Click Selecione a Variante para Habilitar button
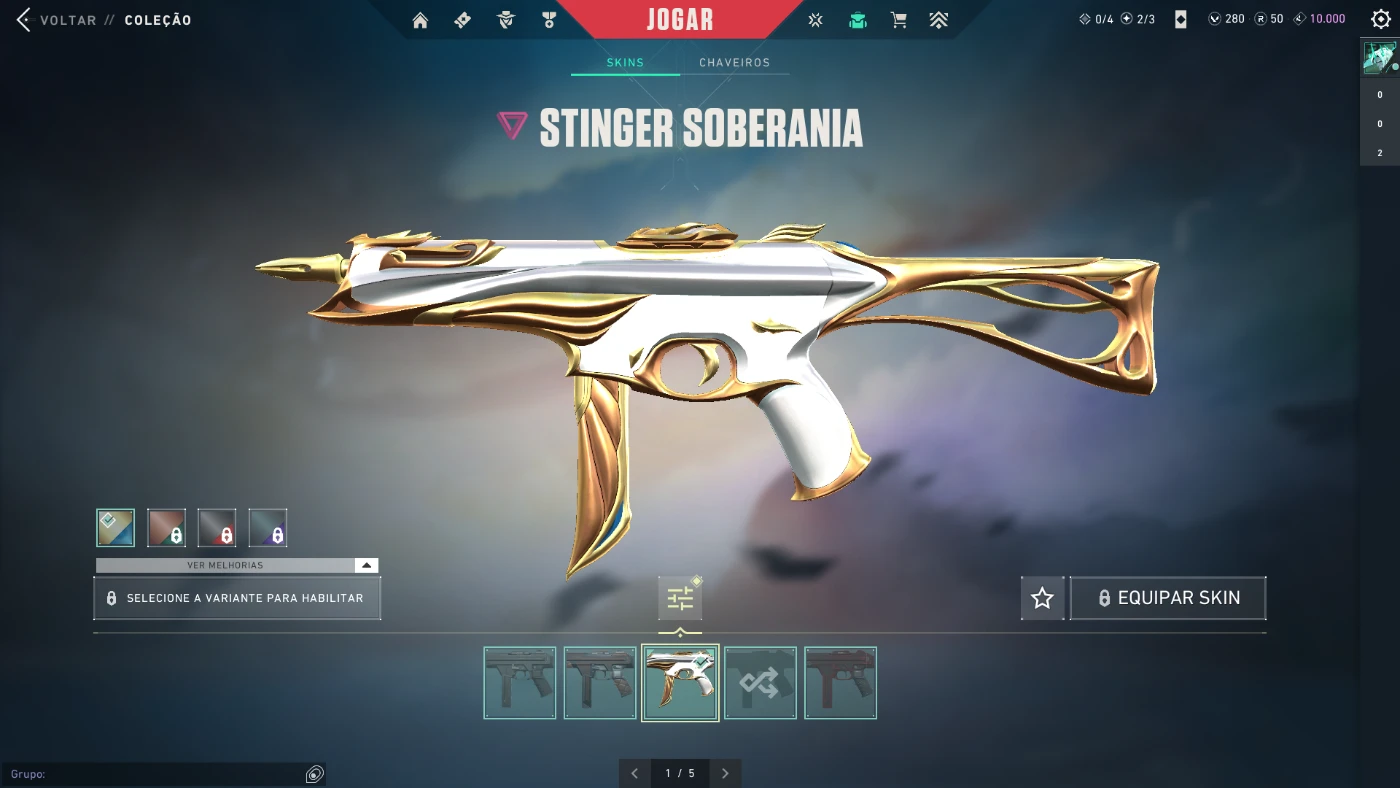Screen dimensions: 1400x788 point(237,598)
